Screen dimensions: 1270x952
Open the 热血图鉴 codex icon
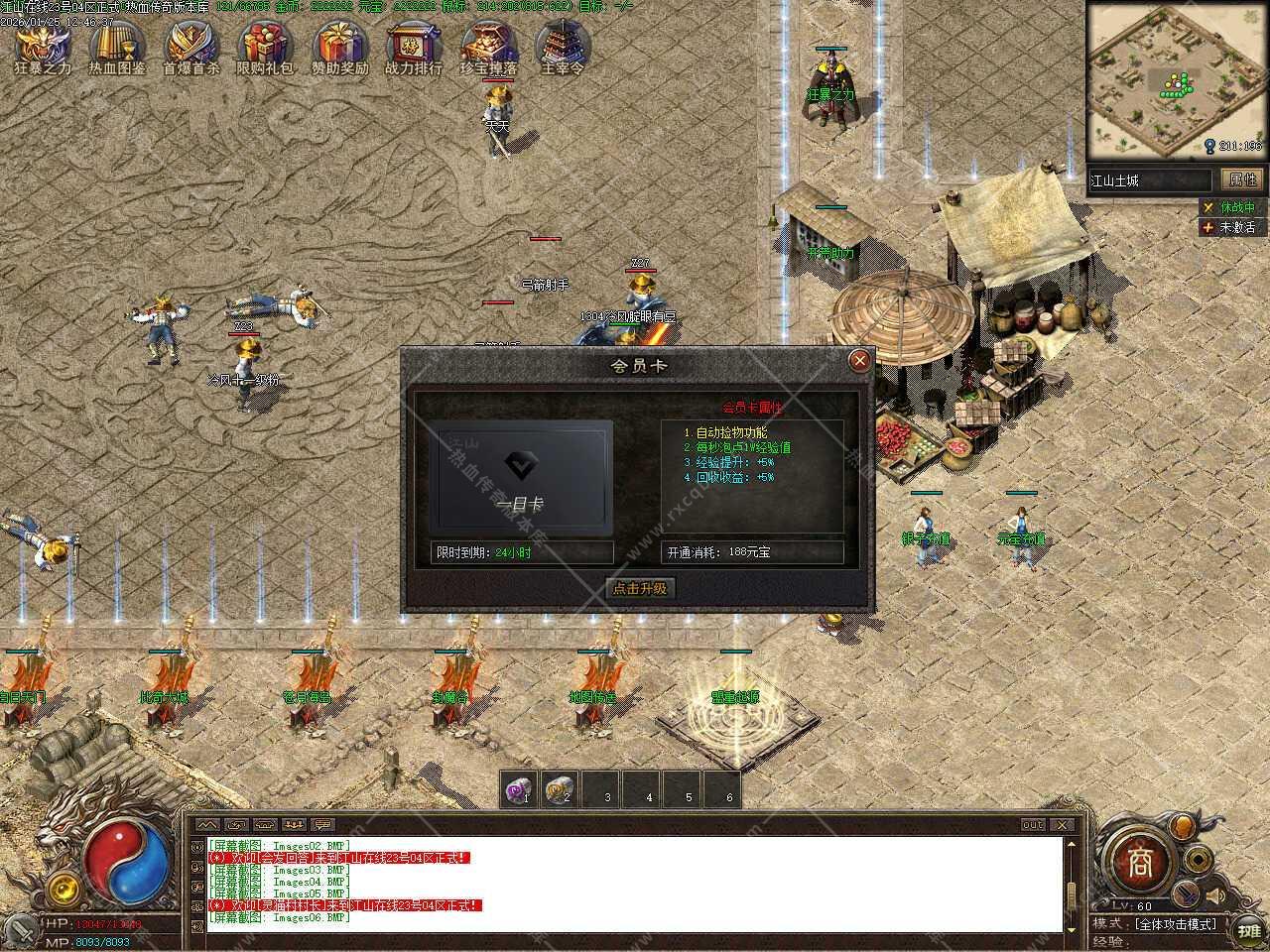pos(117,46)
